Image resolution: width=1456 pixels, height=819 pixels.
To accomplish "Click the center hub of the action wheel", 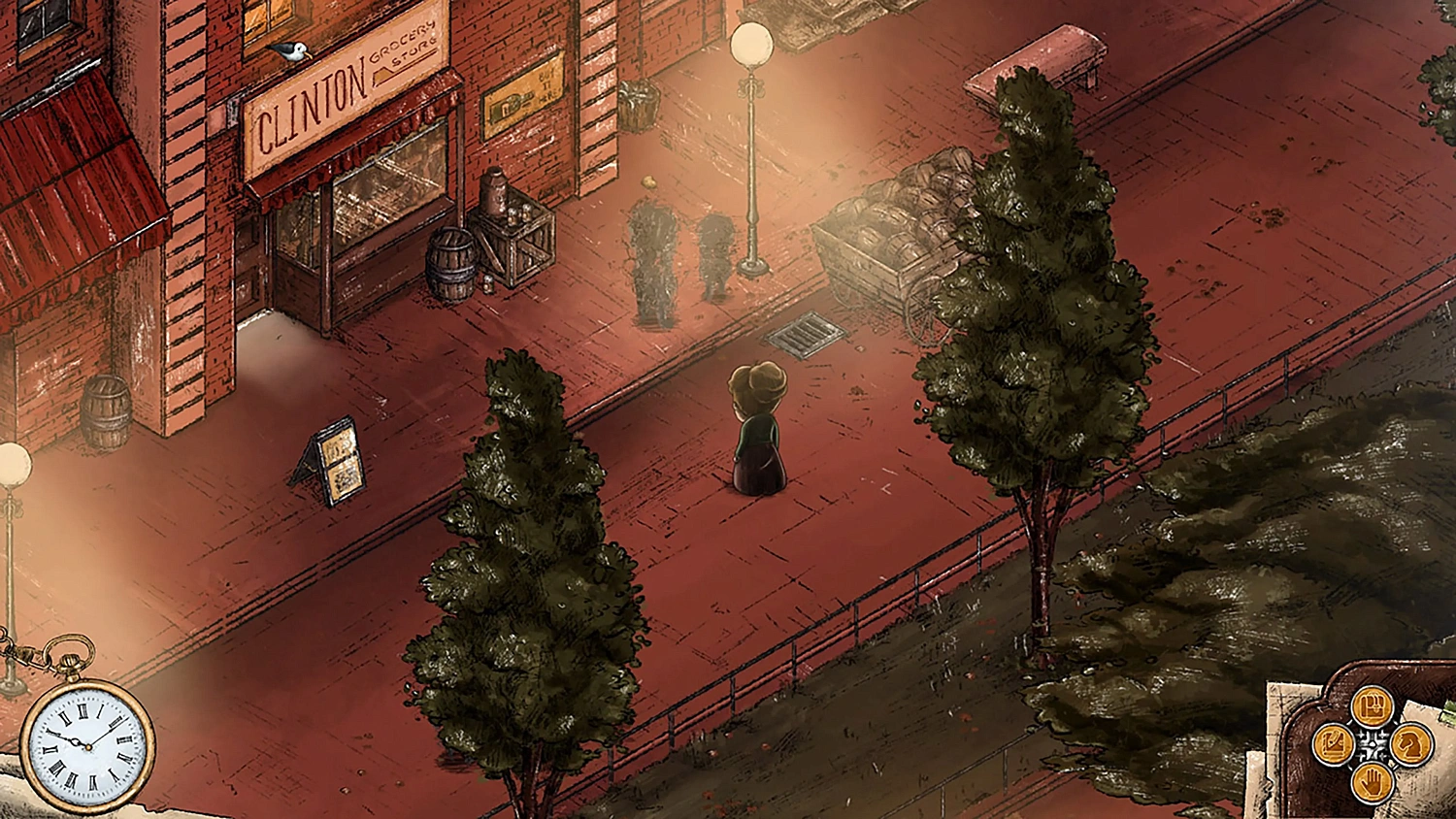I will pos(1373,744).
